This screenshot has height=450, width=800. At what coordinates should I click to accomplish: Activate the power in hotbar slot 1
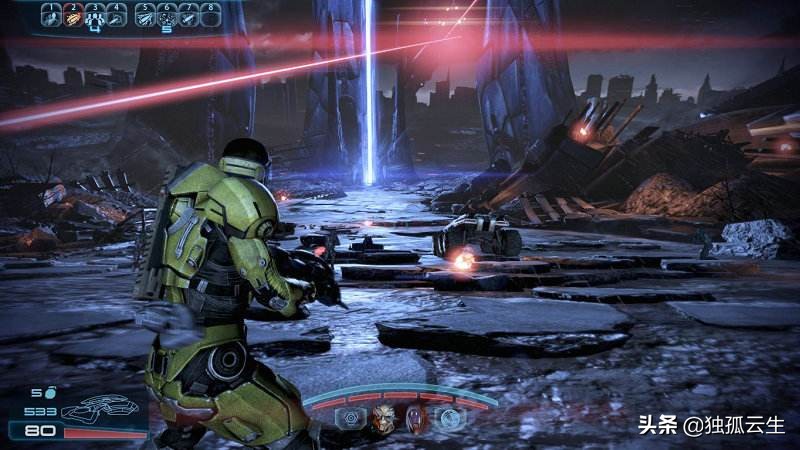51,15
